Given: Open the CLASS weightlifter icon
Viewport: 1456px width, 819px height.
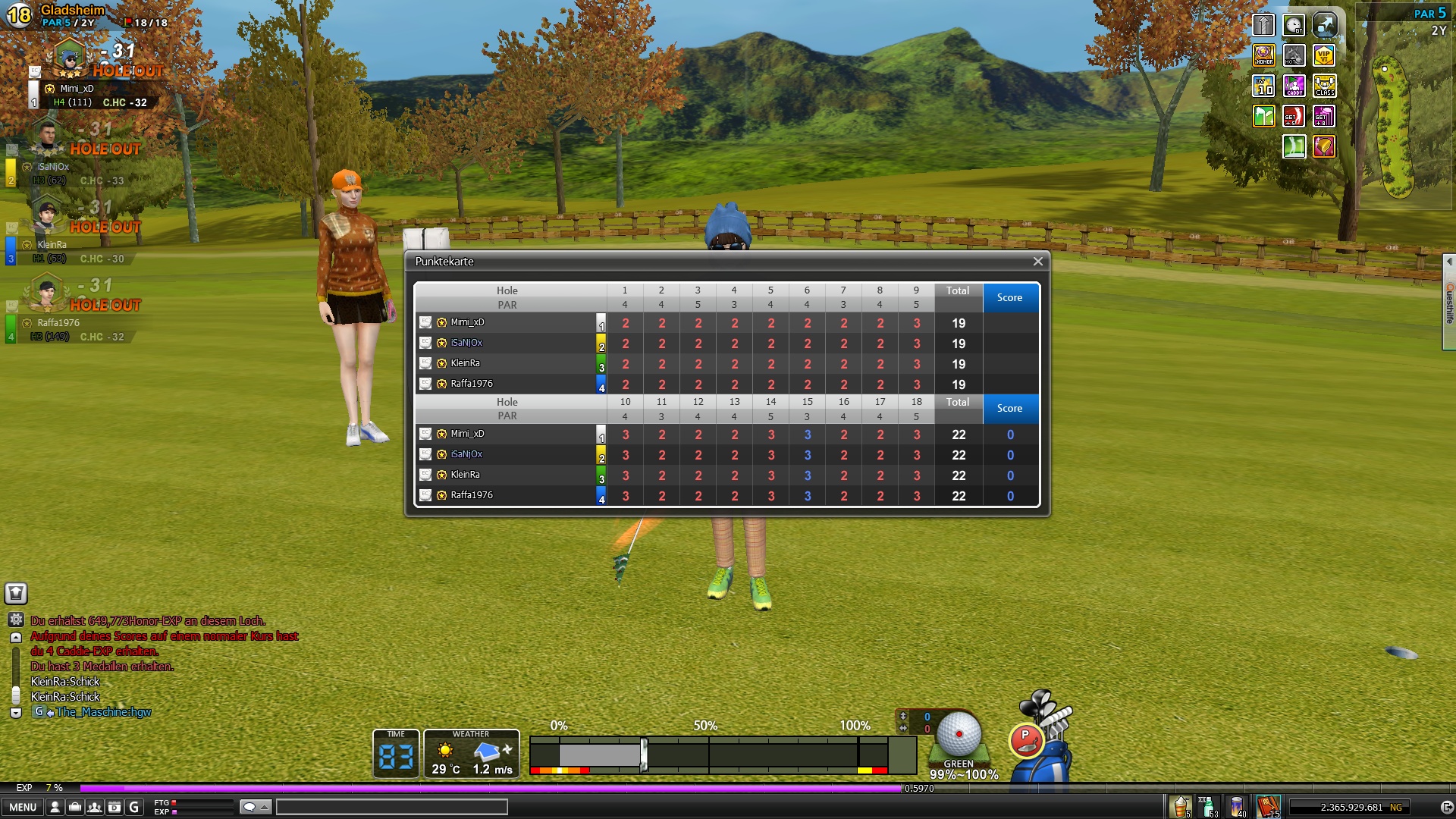Looking at the screenshot, I should [x=1324, y=86].
